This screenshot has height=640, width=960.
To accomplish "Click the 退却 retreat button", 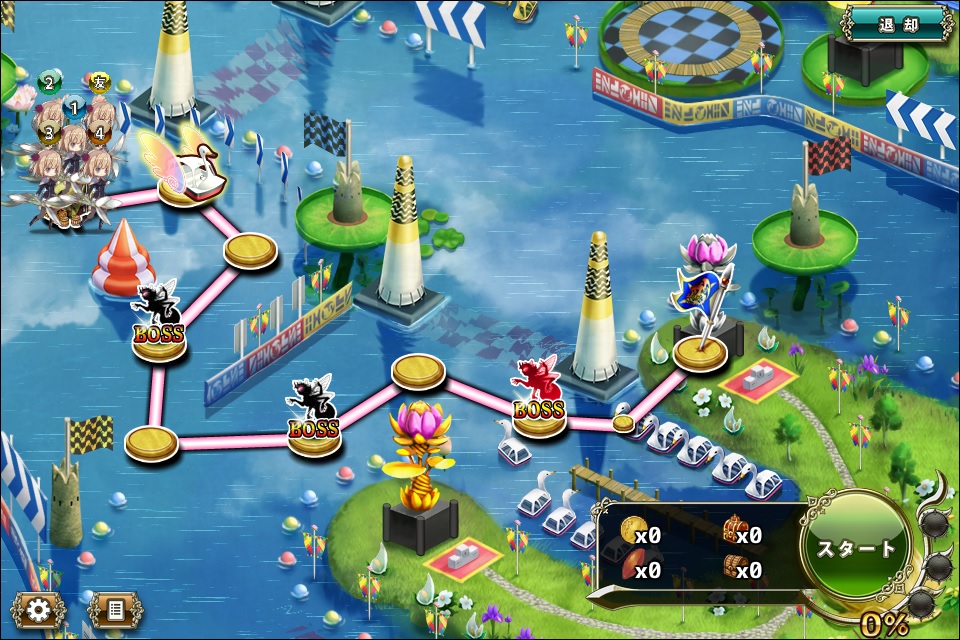I will (x=896, y=24).
